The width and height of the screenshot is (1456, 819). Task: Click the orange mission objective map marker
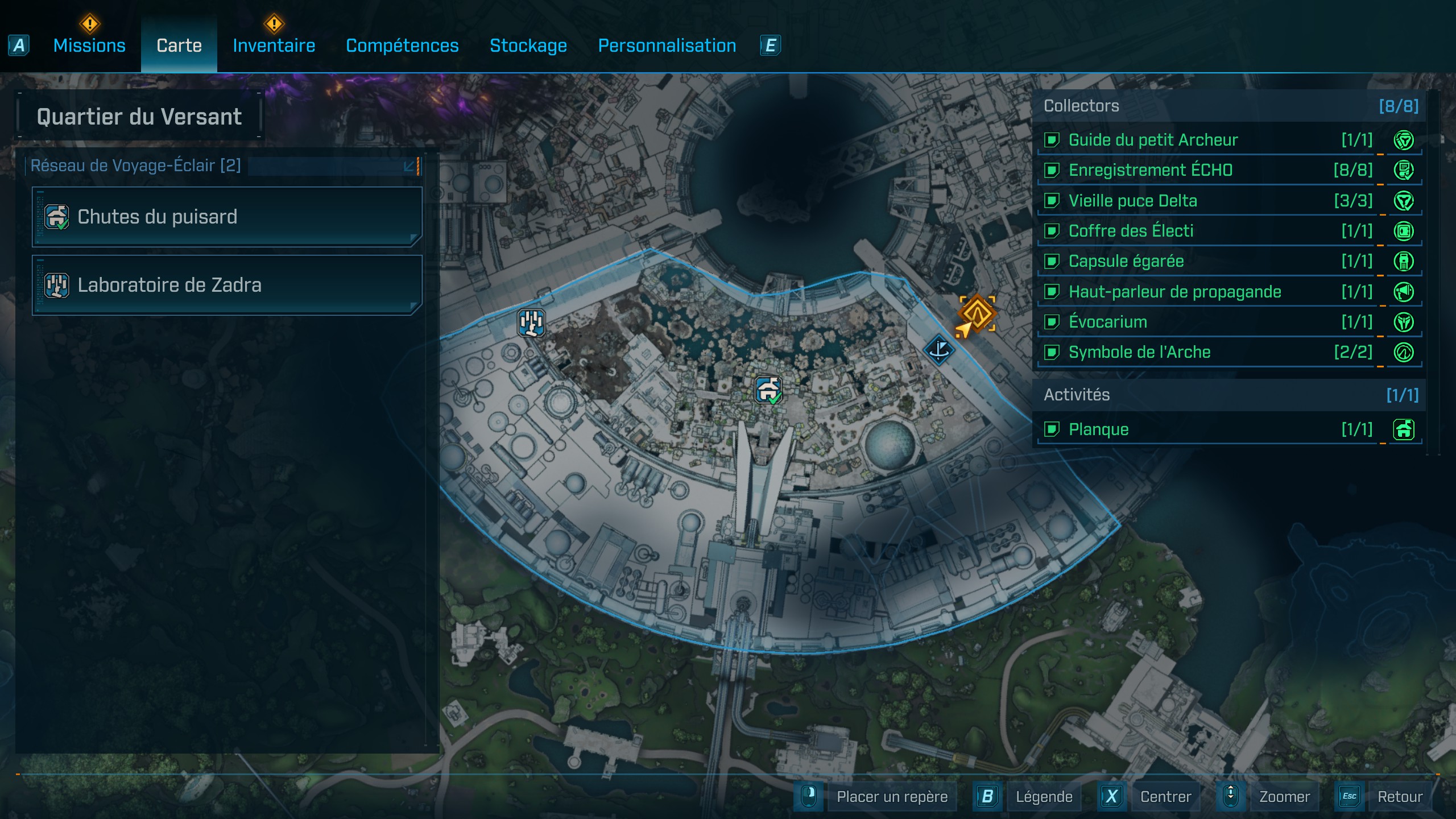click(x=977, y=313)
